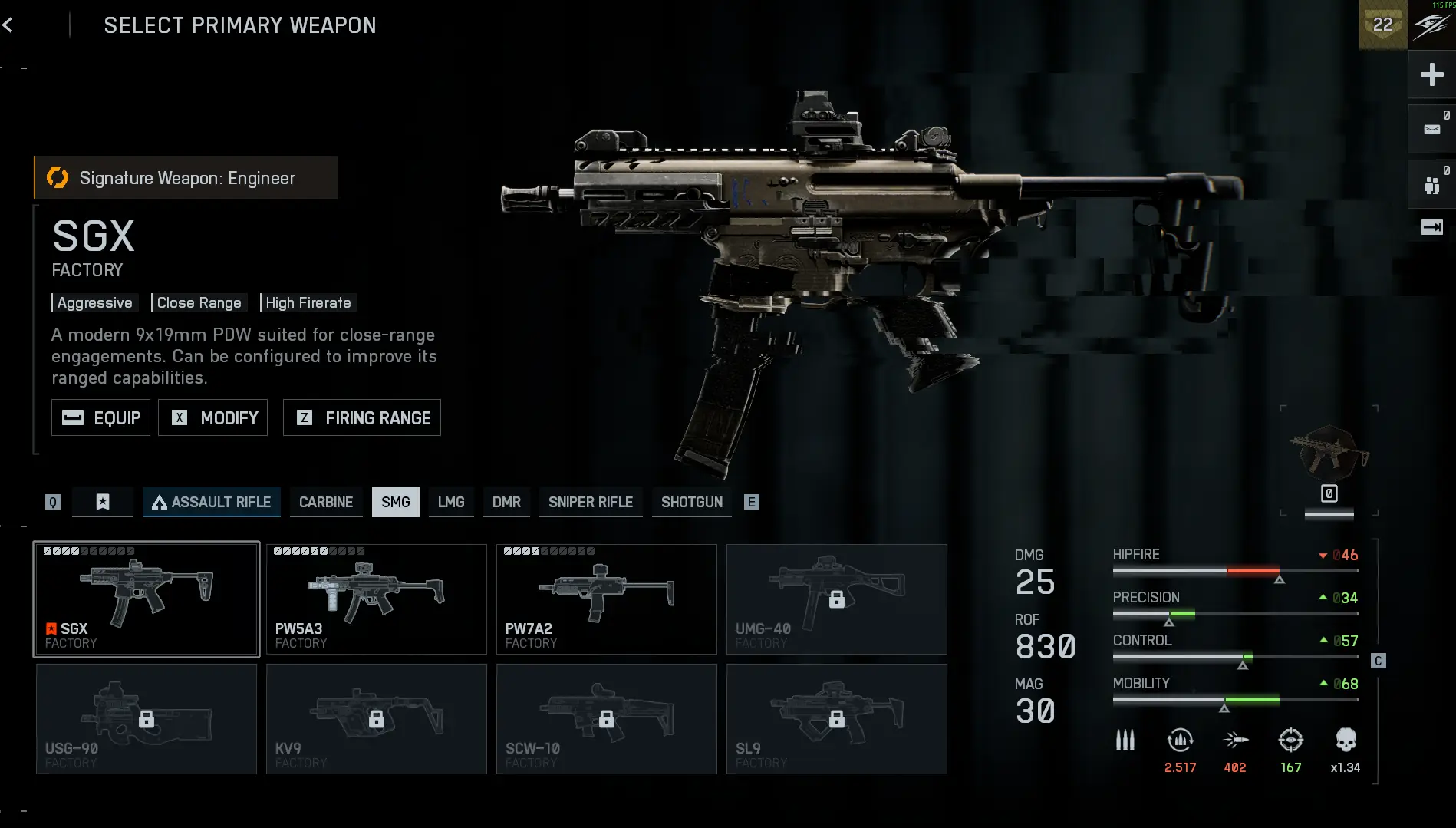This screenshot has height=828, width=1456.
Task: Equip the SGX weapon
Action: point(100,417)
